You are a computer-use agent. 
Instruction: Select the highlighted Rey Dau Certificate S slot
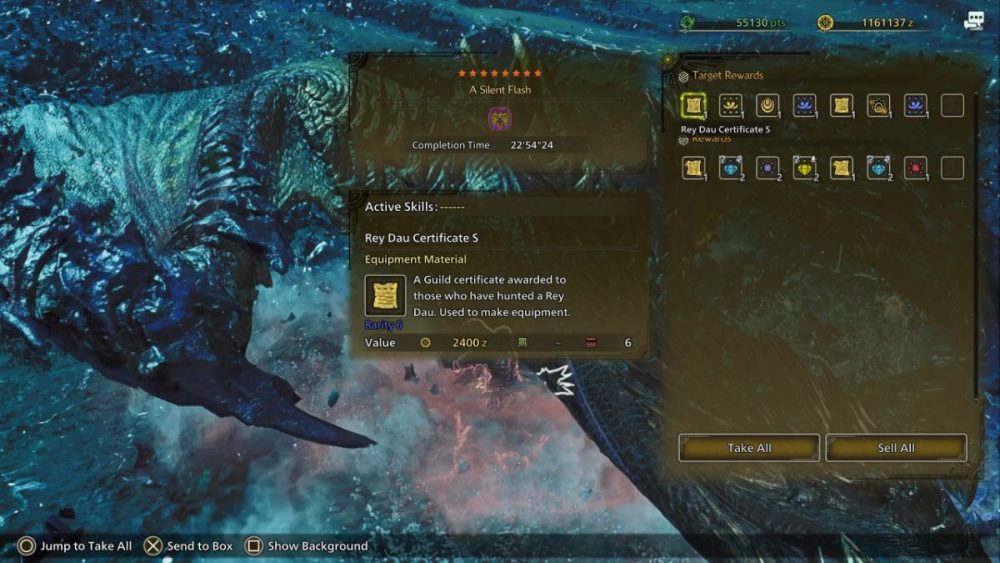pyautogui.click(x=694, y=105)
